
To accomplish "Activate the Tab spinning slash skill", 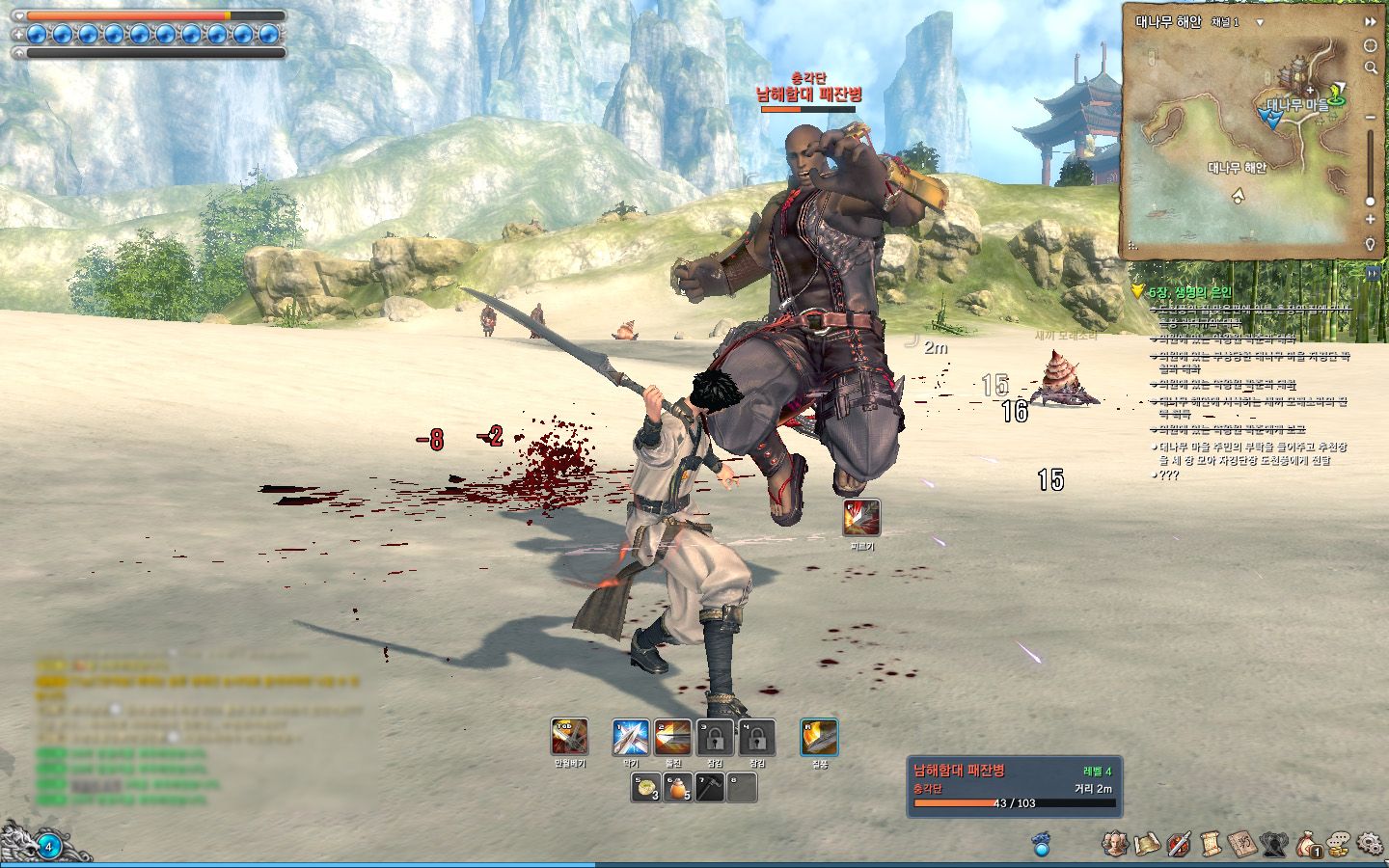I will [x=569, y=738].
